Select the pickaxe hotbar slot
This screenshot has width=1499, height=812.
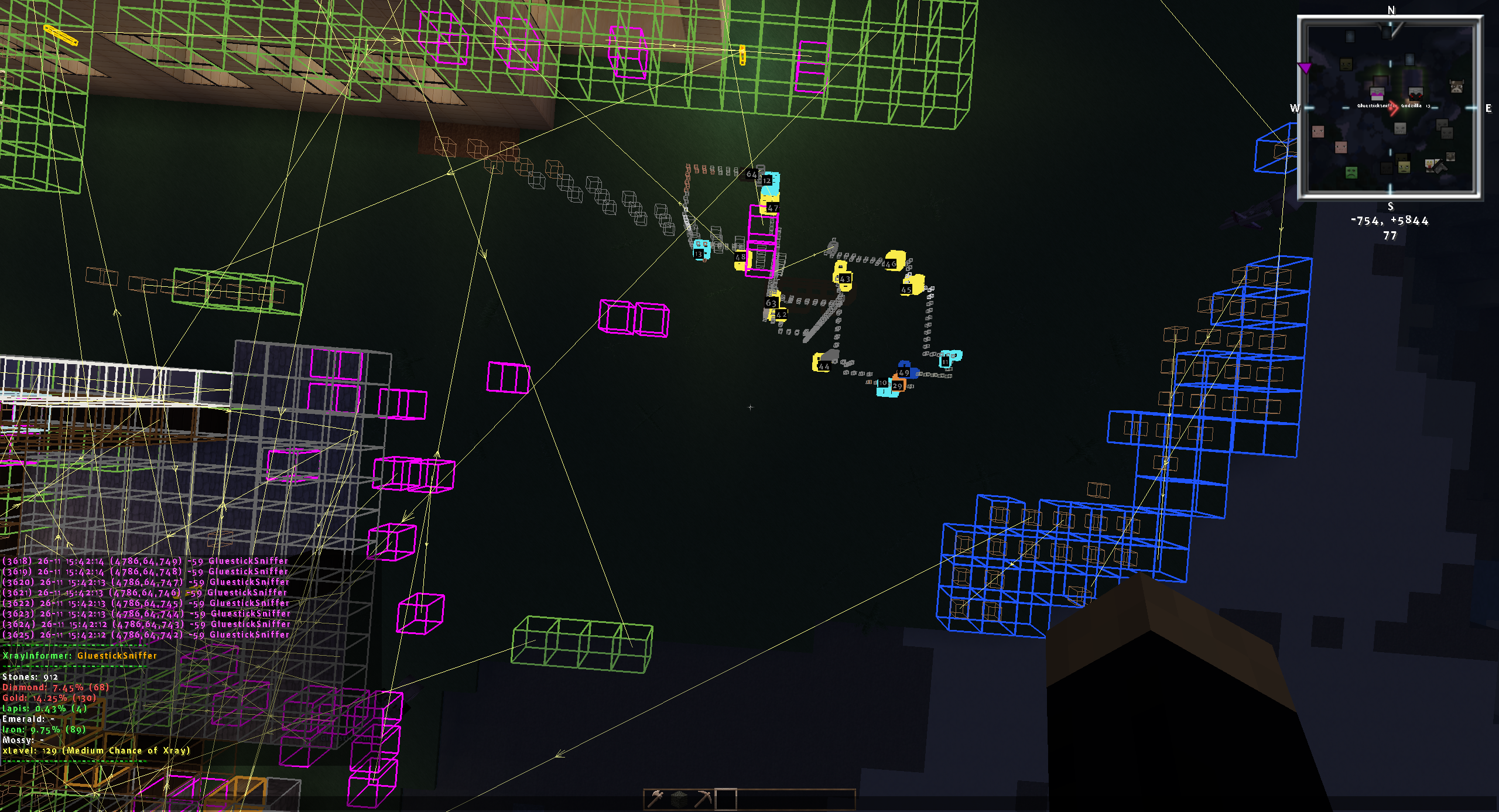702,799
